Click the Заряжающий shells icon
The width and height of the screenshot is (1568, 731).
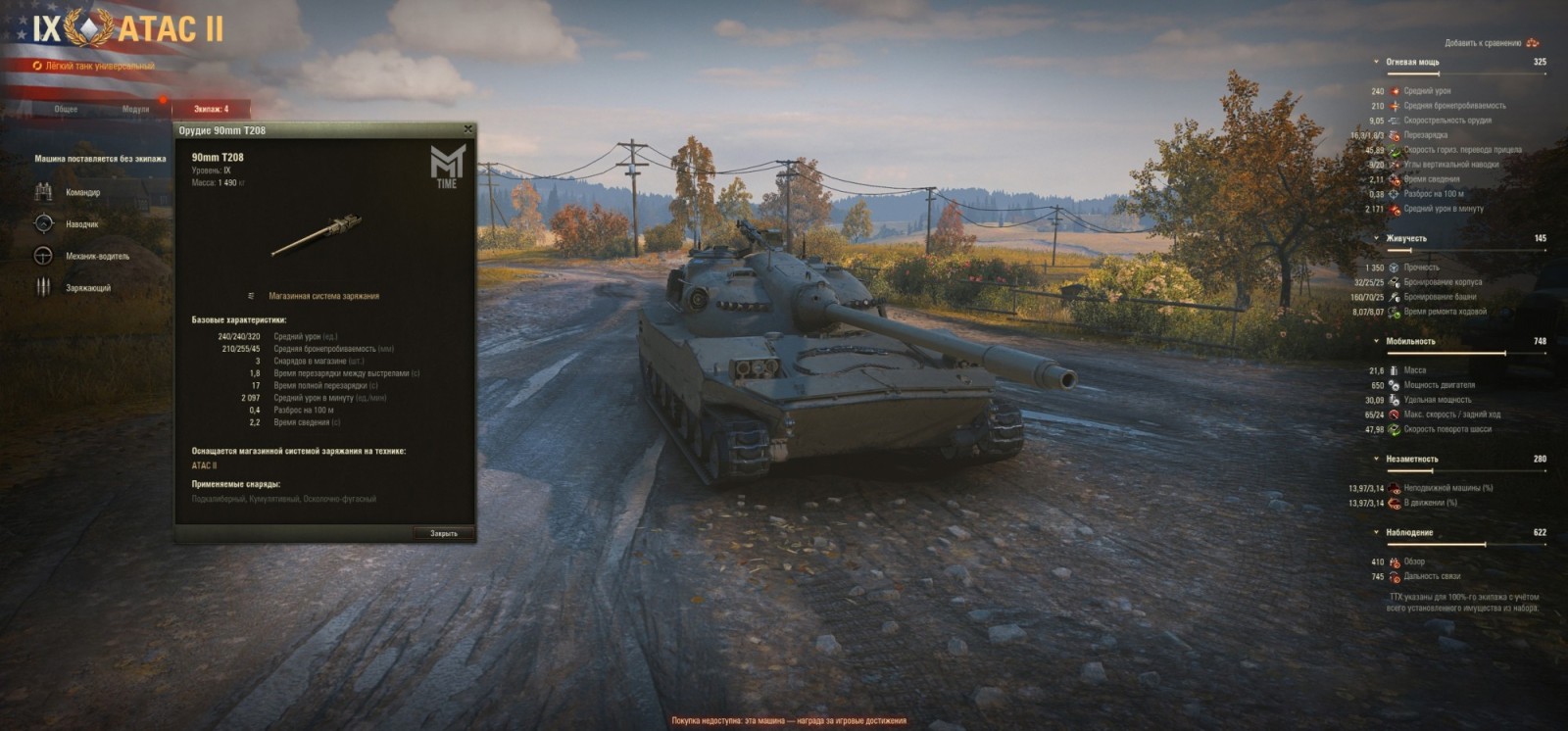43,287
